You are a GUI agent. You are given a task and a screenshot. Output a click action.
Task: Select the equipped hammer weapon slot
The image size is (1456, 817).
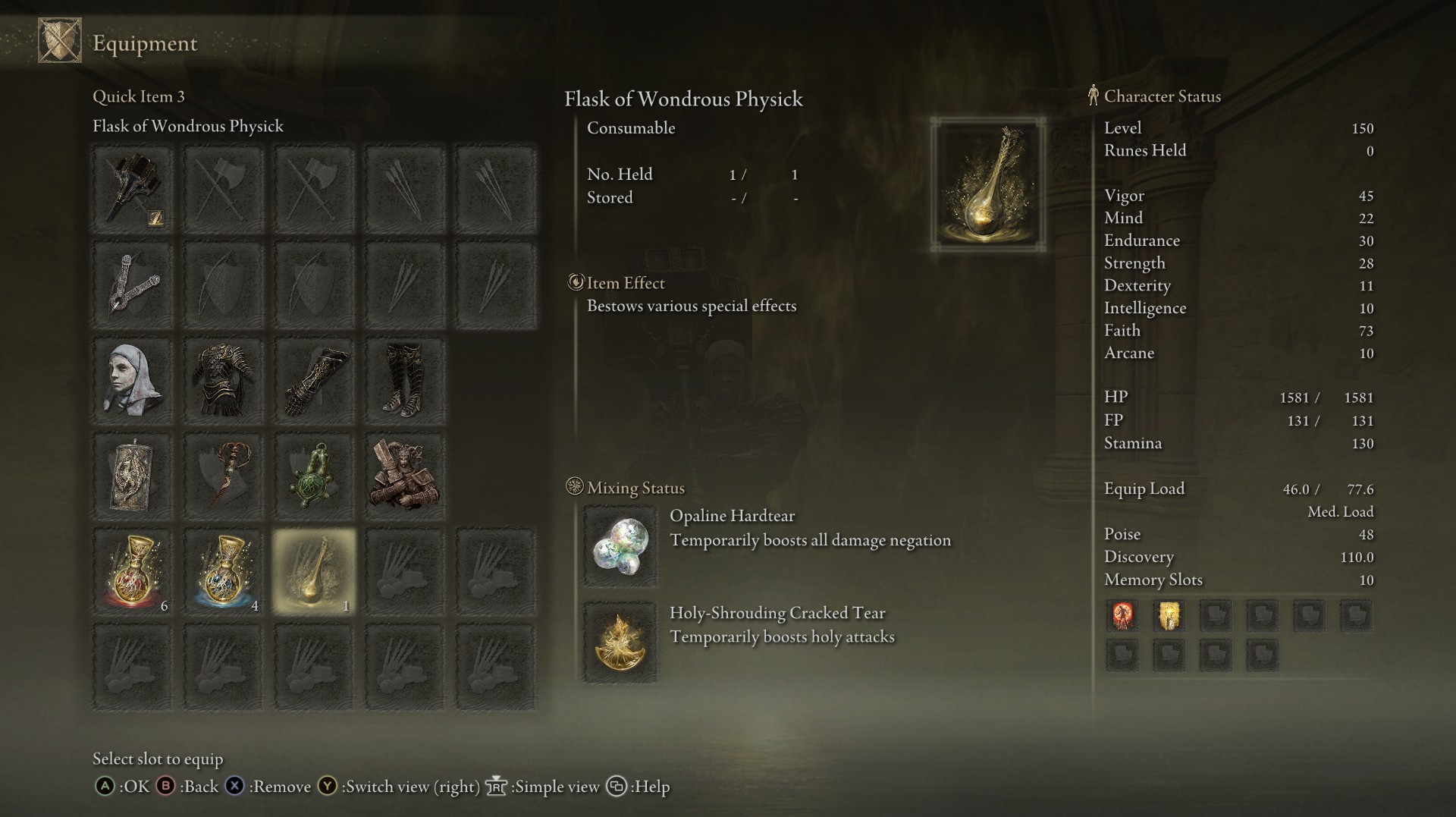[x=133, y=189]
